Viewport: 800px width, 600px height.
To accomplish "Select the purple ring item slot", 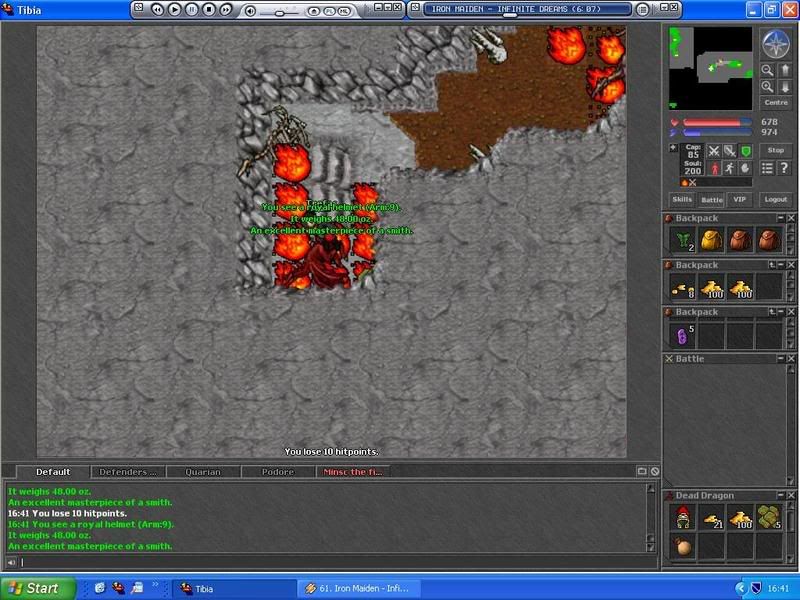I will [682, 335].
